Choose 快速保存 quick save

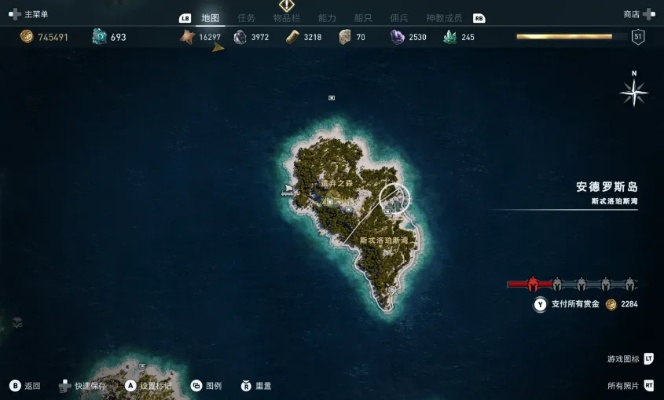click(x=82, y=385)
